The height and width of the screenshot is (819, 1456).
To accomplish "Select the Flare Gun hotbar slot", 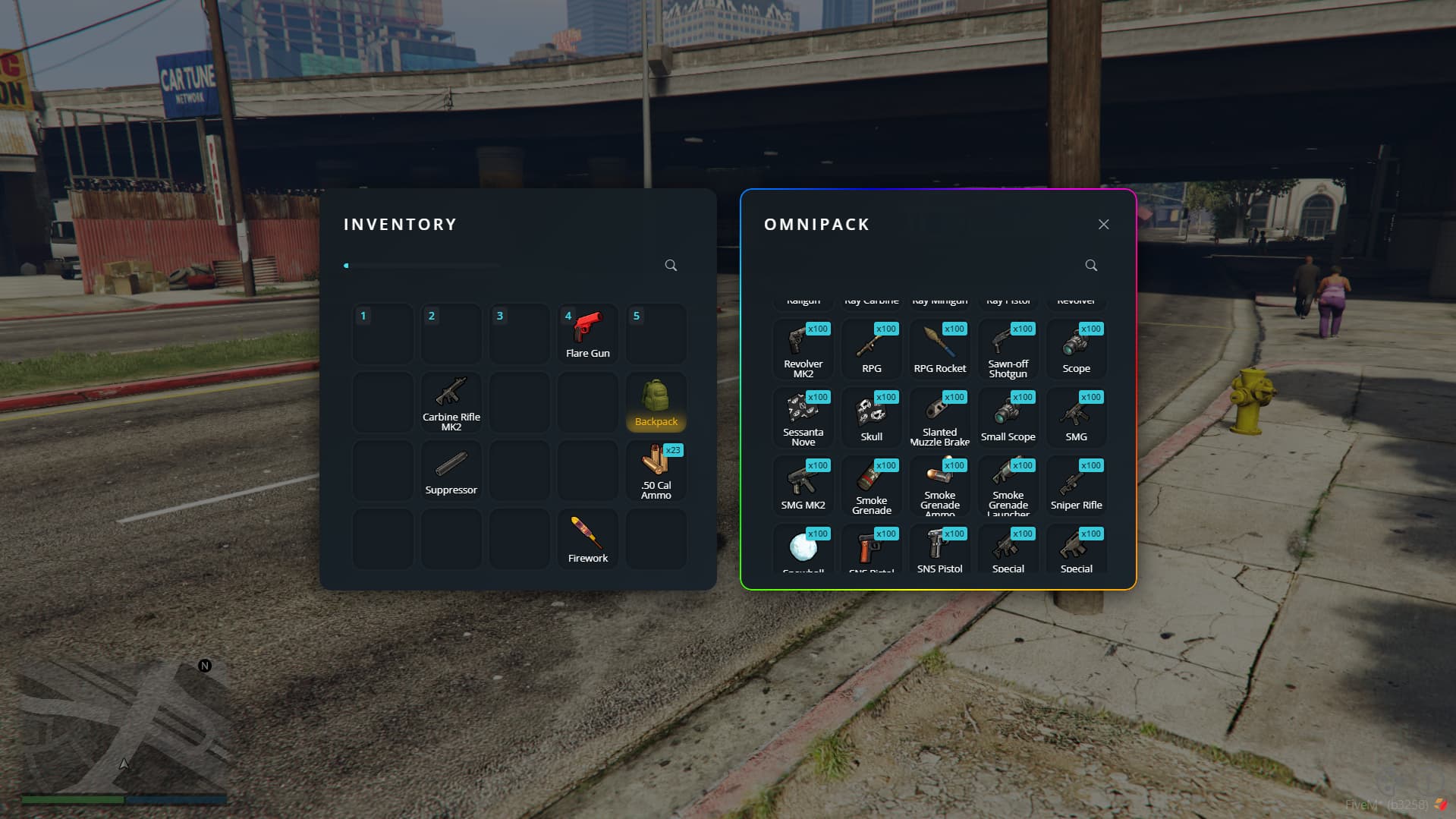I will point(587,334).
